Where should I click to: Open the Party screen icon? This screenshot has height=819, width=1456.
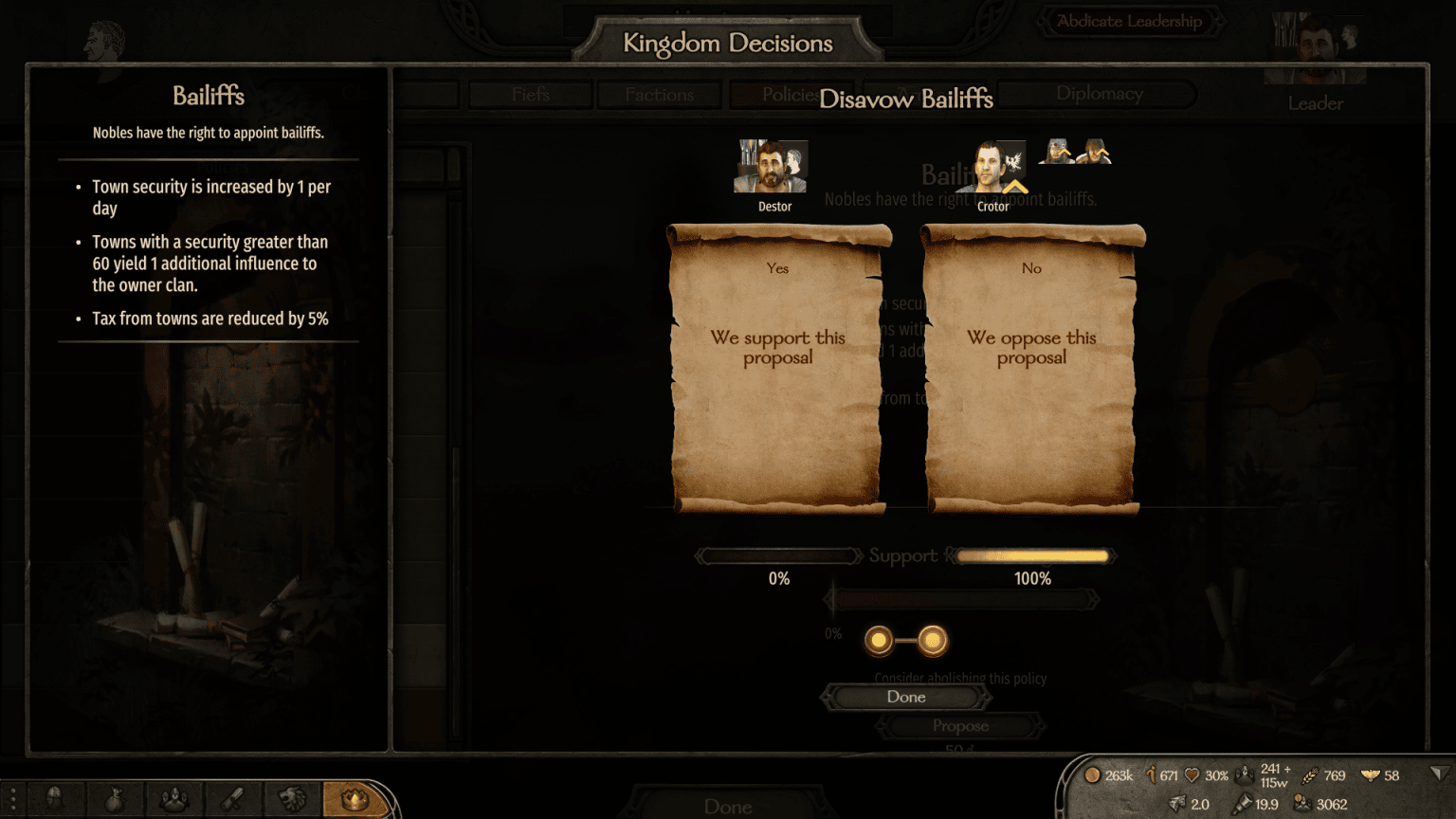[173, 800]
